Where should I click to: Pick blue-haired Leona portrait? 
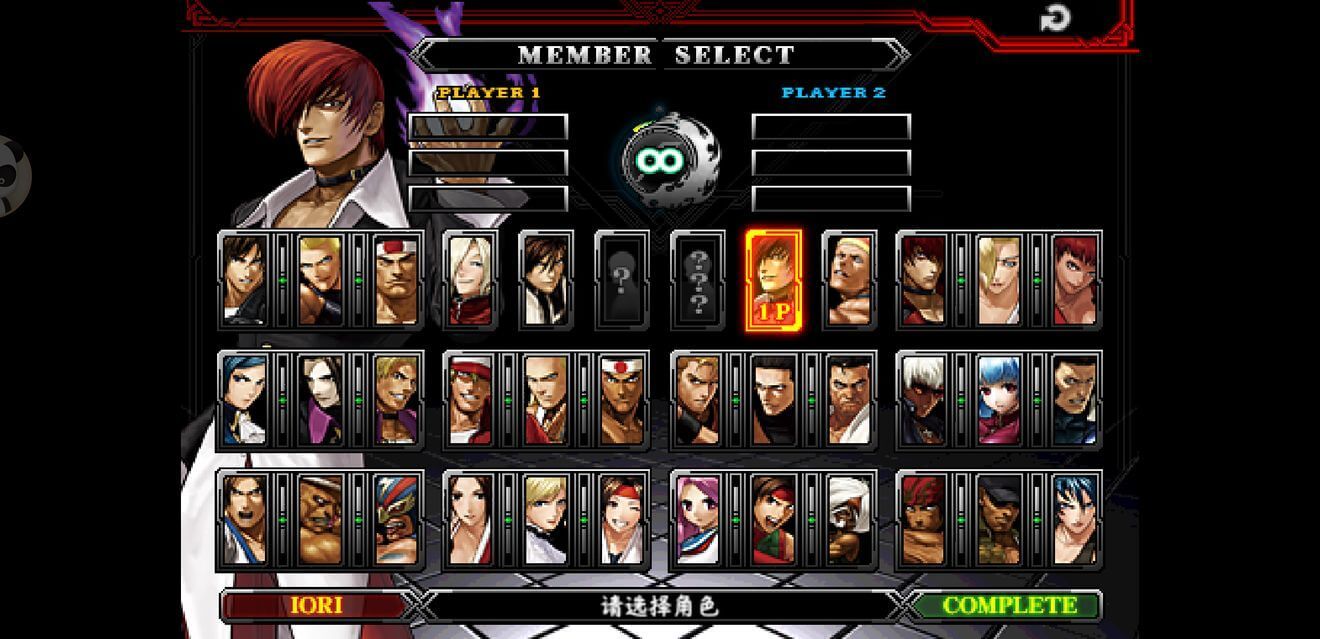1074,519
